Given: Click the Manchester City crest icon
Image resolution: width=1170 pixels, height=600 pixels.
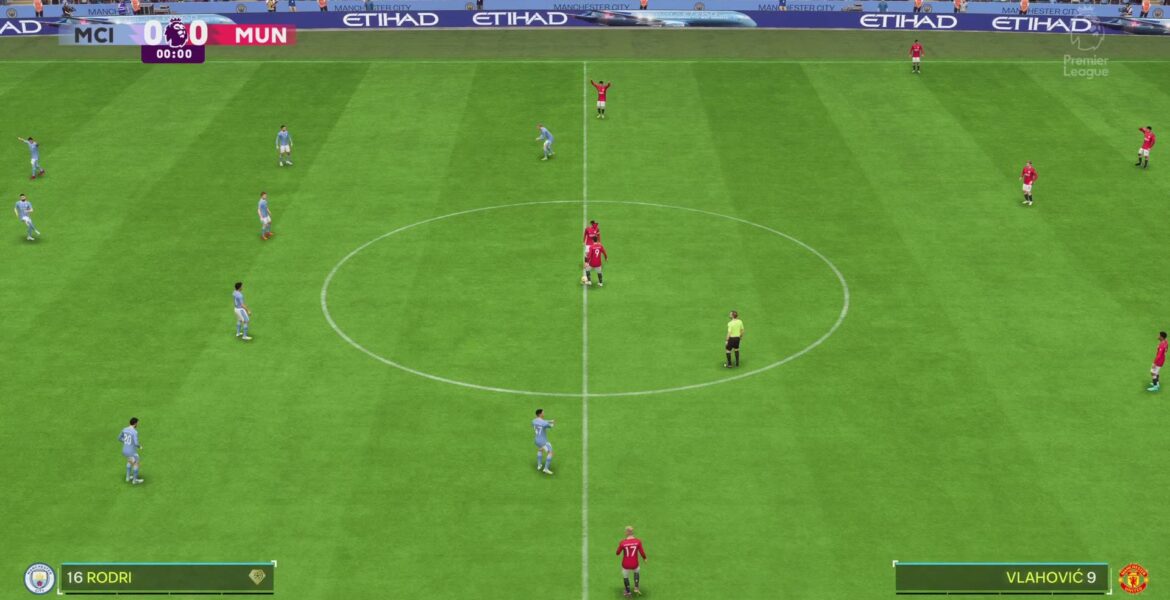Looking at the screenshot, I should pyautogui.click(x=39, y=578).
